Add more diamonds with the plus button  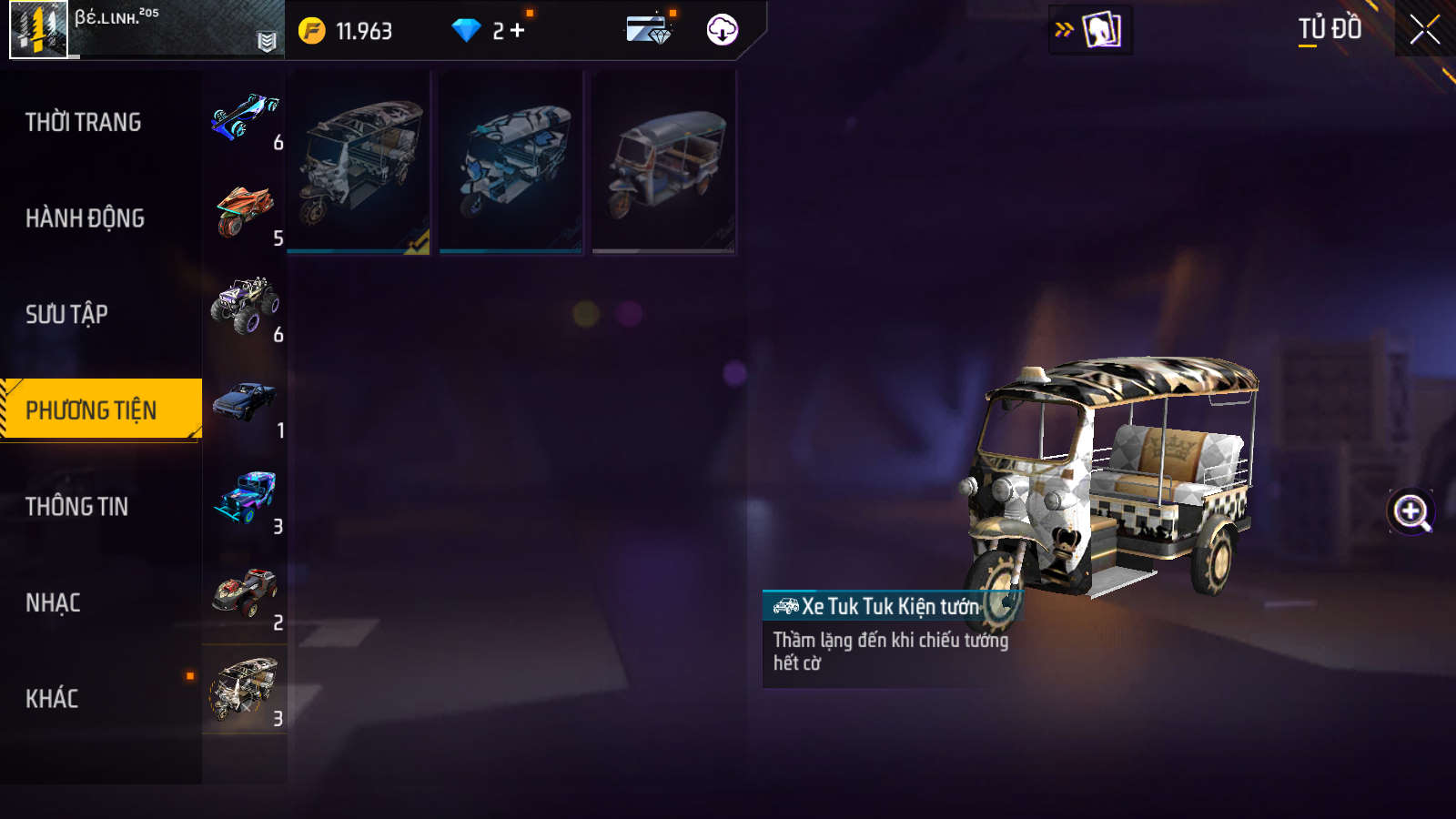point(518,31)
